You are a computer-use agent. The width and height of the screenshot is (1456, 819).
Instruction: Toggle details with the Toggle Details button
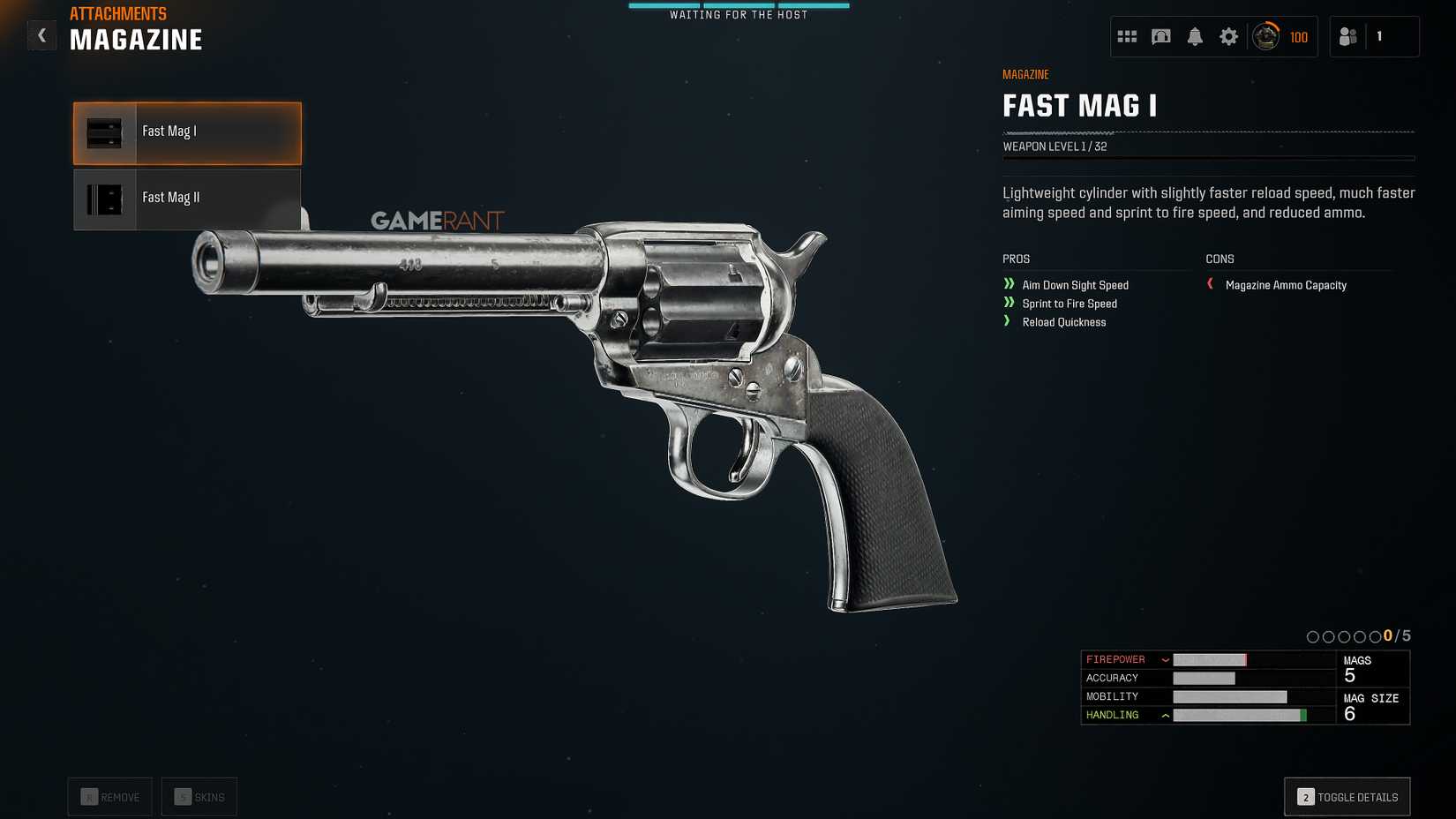[1347, 796]
